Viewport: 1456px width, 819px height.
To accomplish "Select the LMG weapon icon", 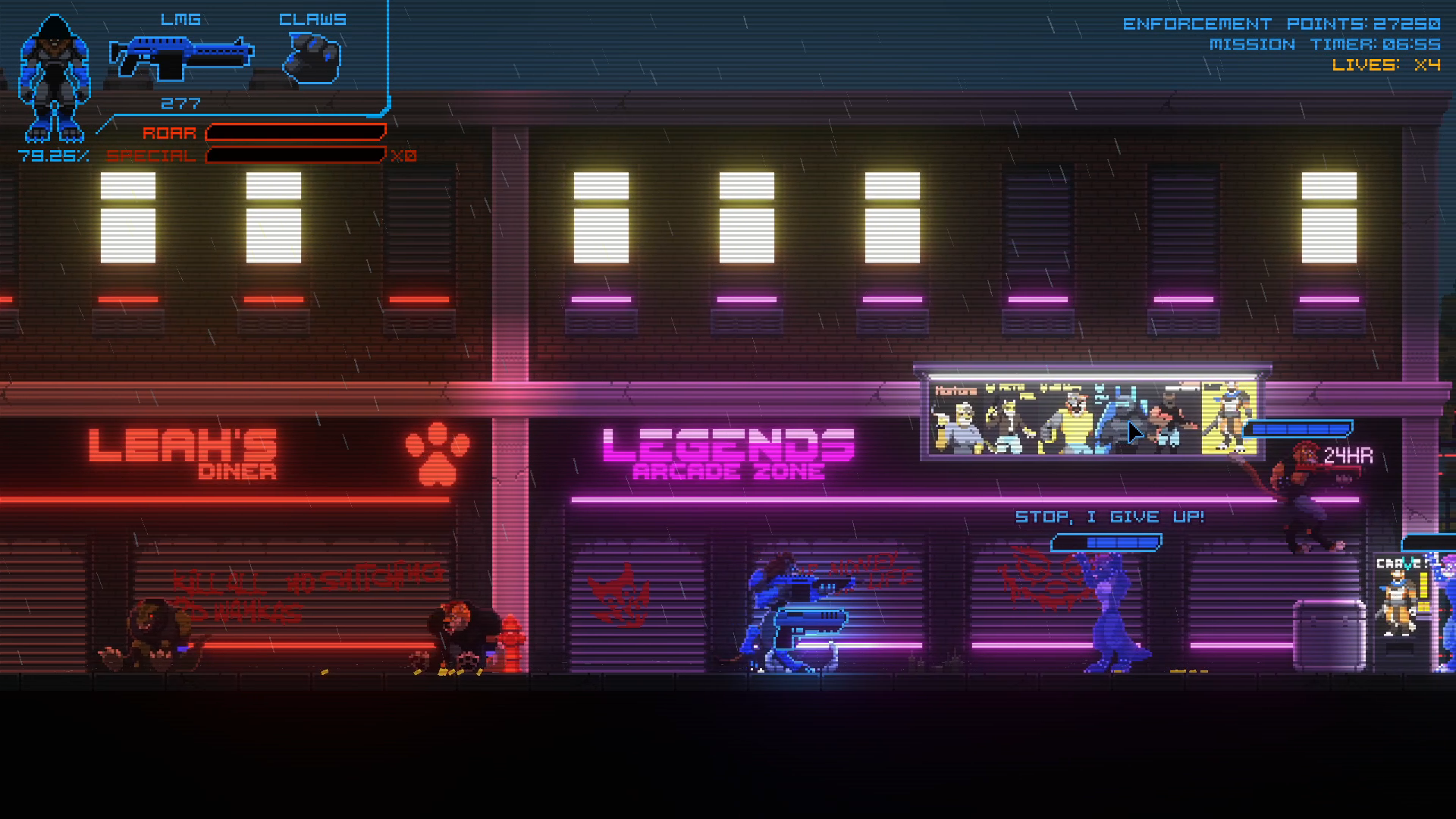I will (x=181, y=58).
